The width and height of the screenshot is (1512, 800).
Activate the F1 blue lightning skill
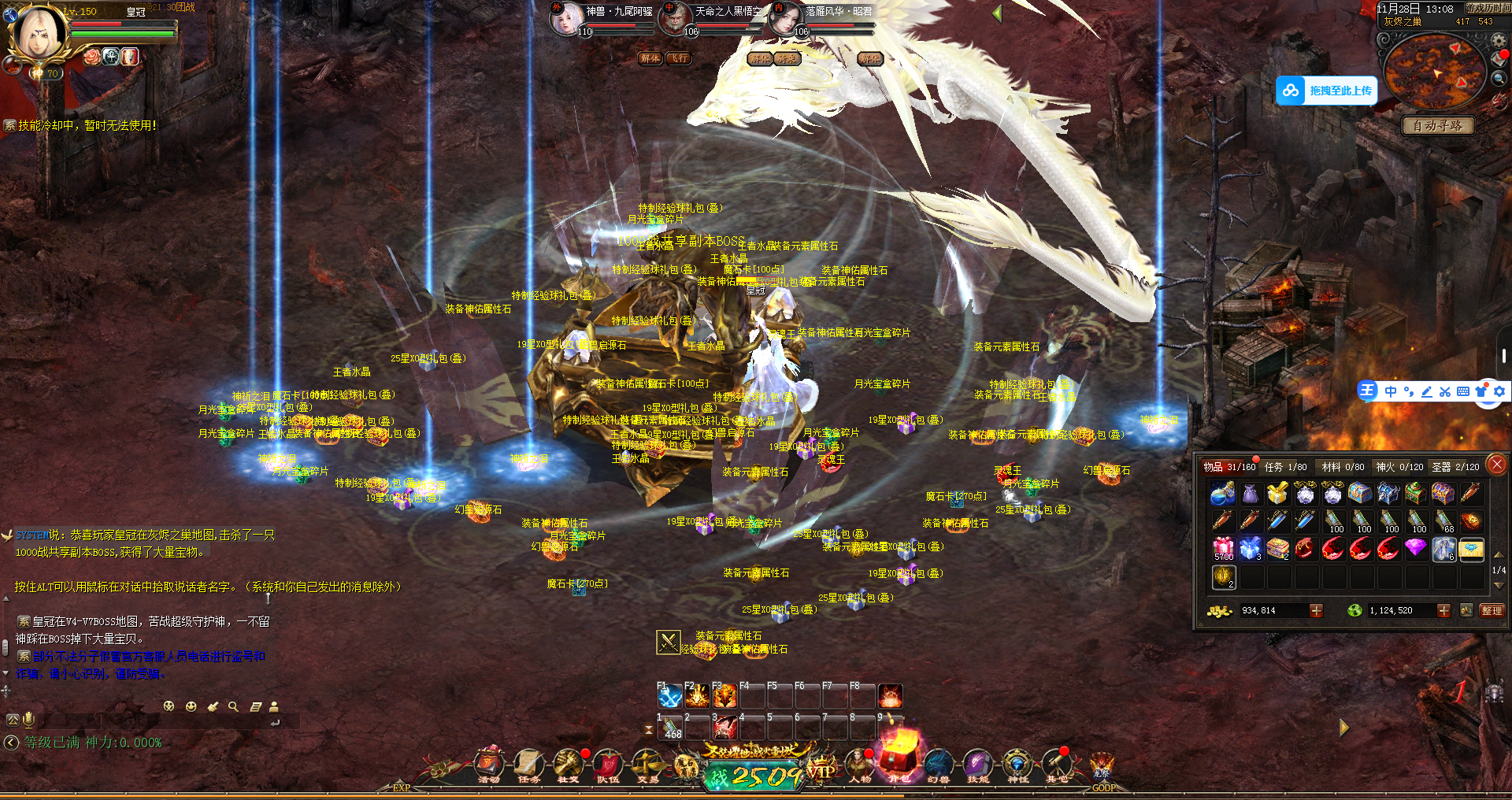670,697
